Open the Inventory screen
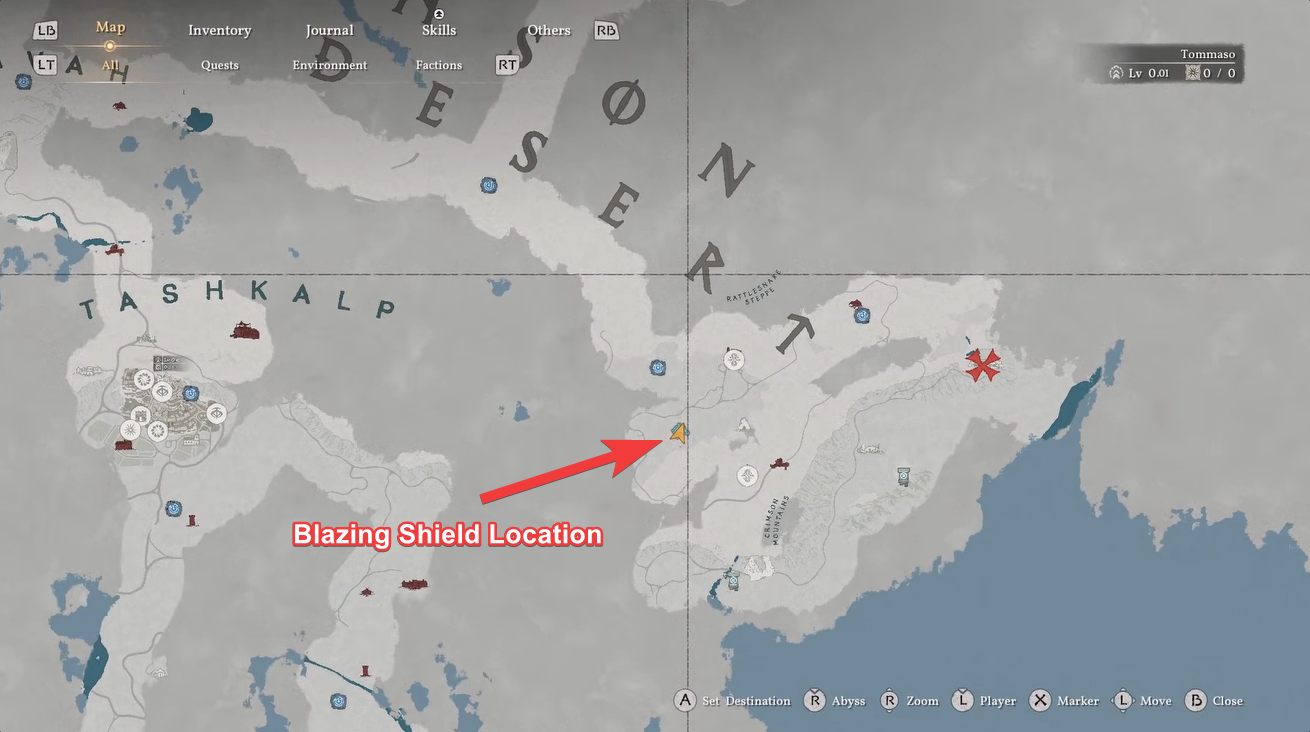This screenshot has width=1310, height=732. tap(219, 30)
